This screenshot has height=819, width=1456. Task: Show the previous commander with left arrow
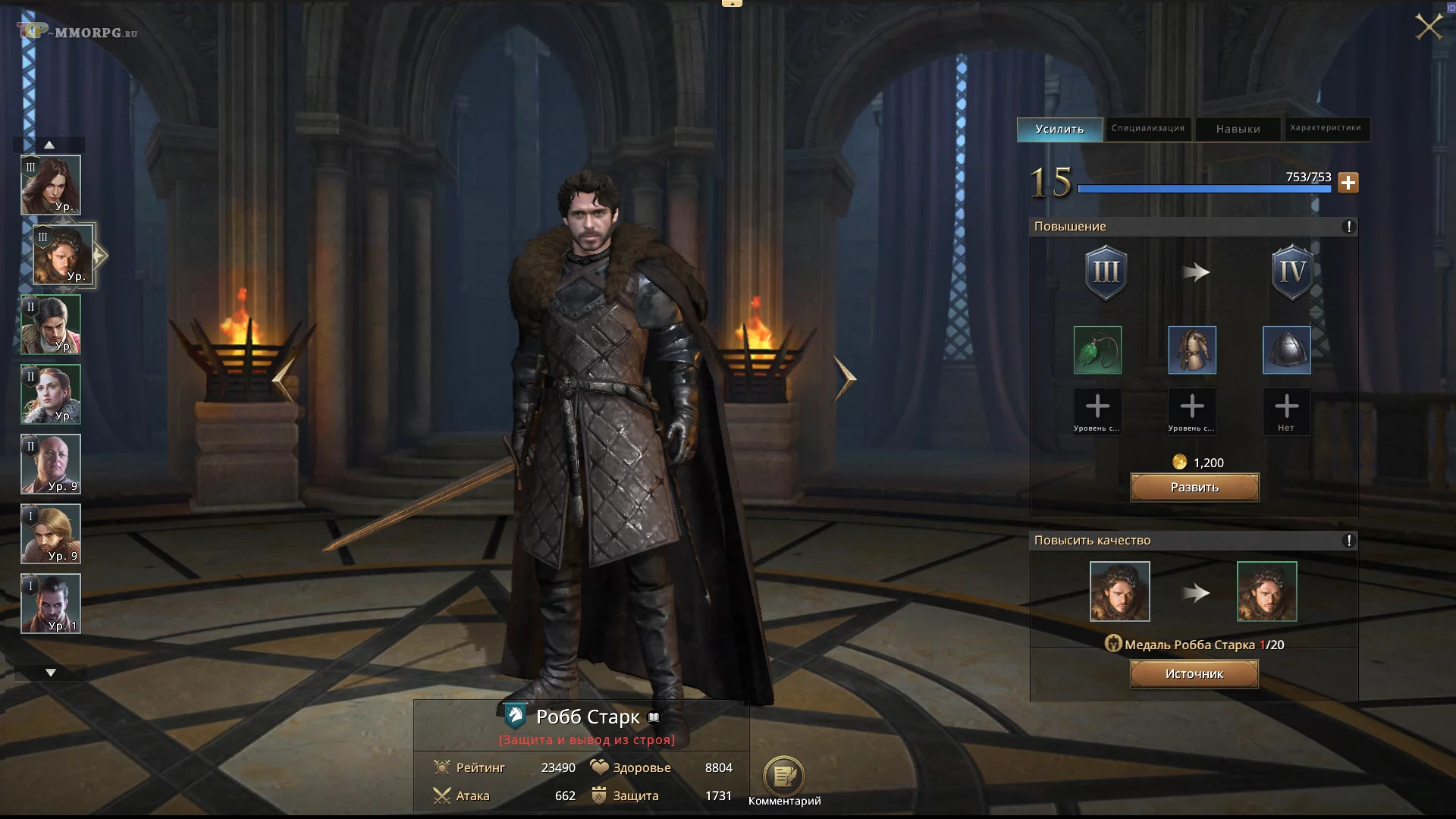pyautogui.click(x=284, y=378)
